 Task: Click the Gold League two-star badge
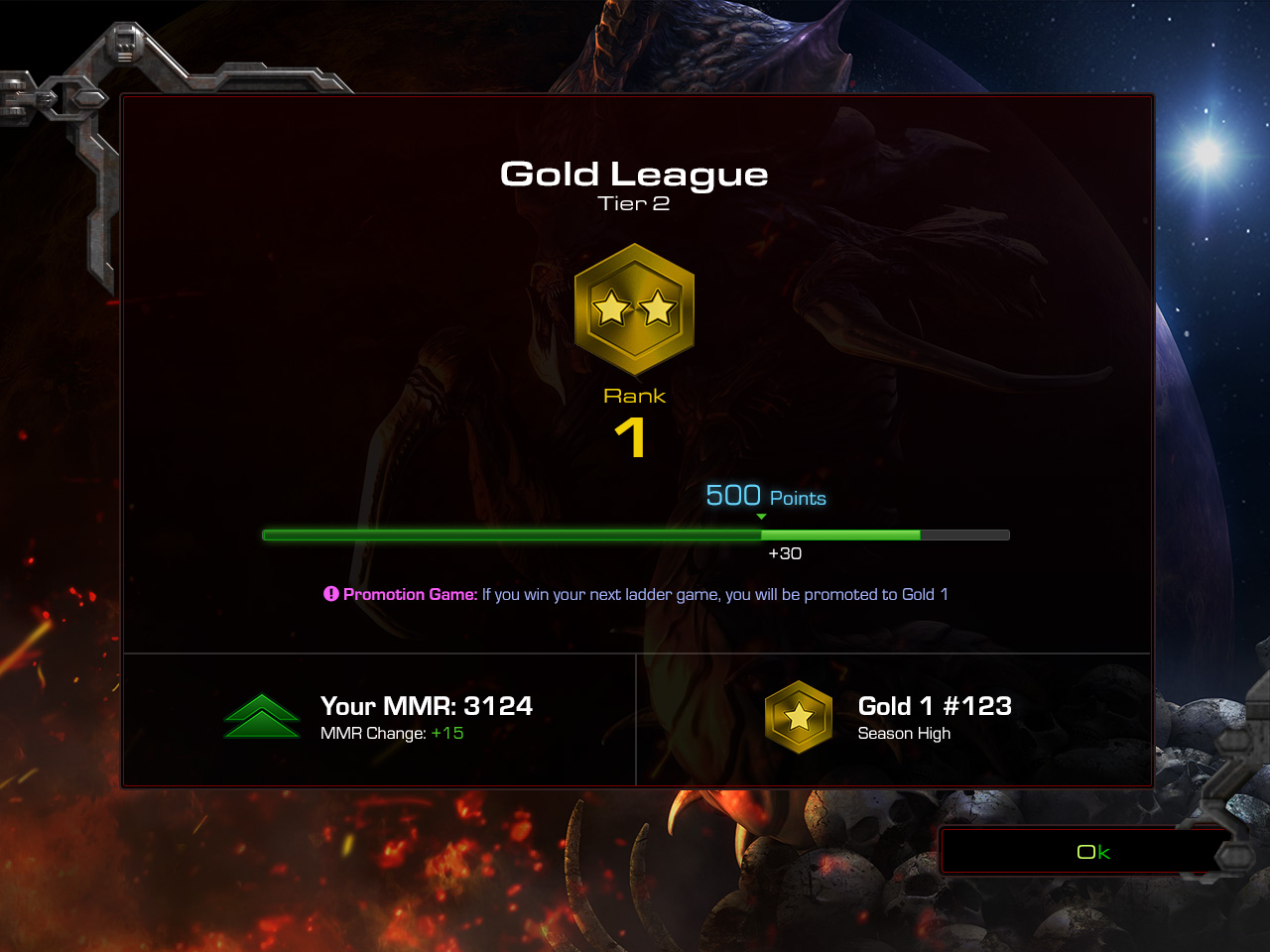click(634, 309)
